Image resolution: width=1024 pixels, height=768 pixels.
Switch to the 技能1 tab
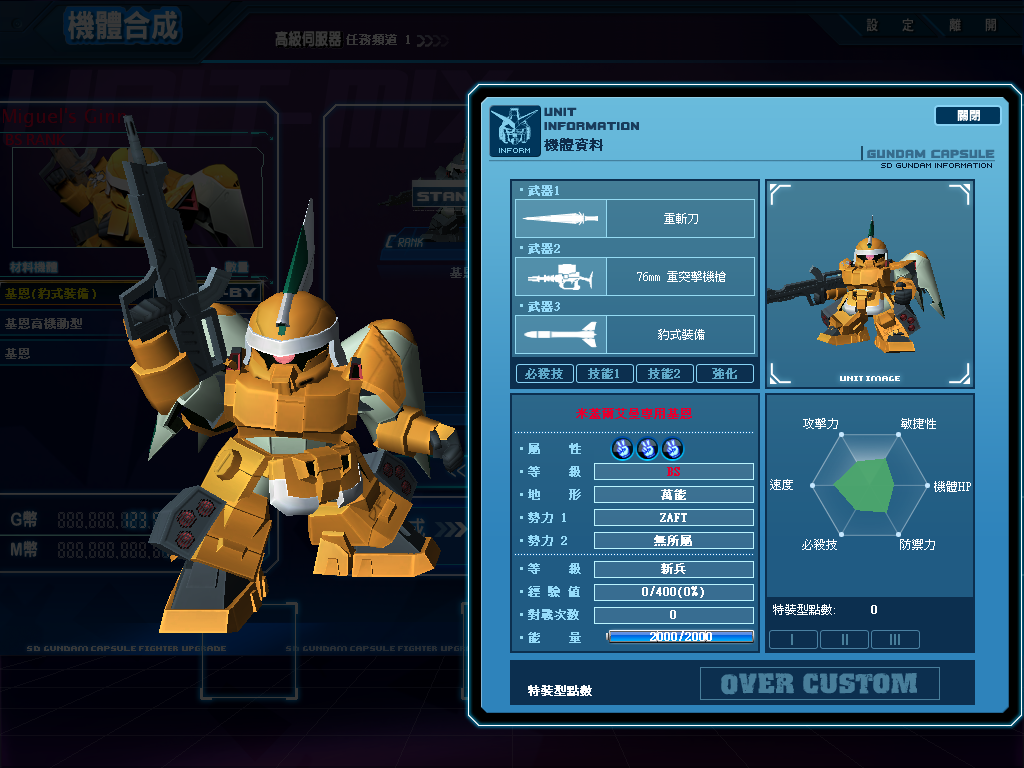604,374
